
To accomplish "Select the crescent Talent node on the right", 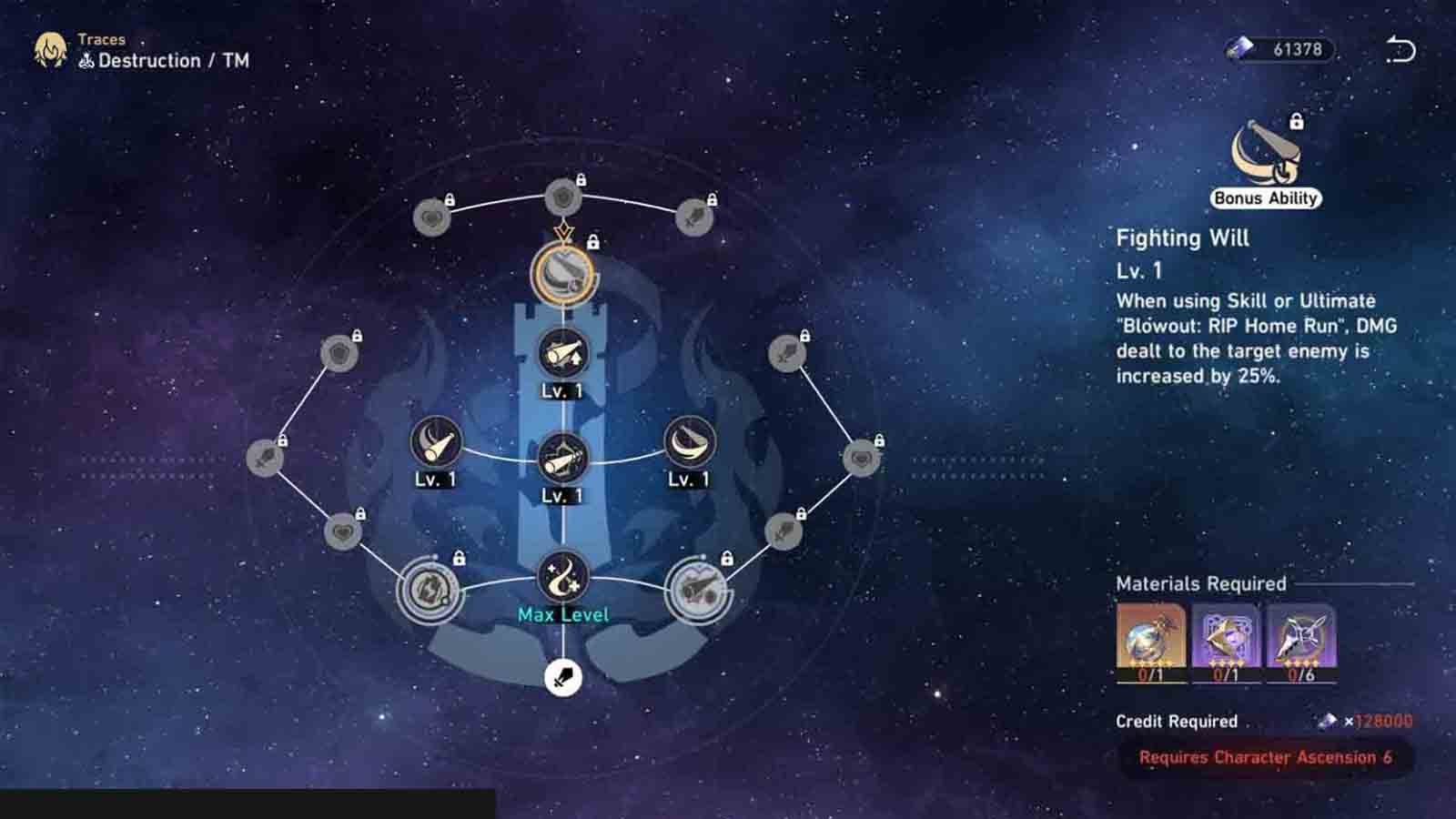I will point(687,444).
